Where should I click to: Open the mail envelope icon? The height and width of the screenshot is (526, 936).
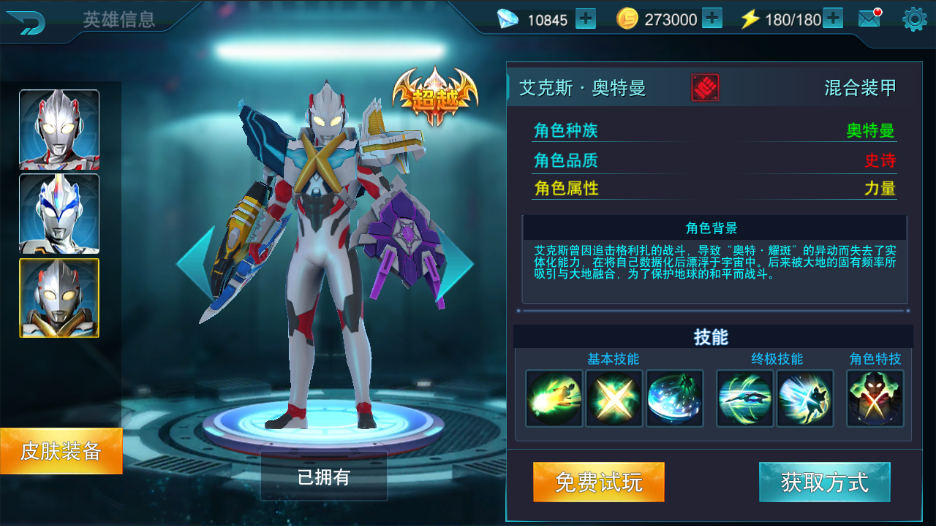pyautogui.click(x=869, y=19)
